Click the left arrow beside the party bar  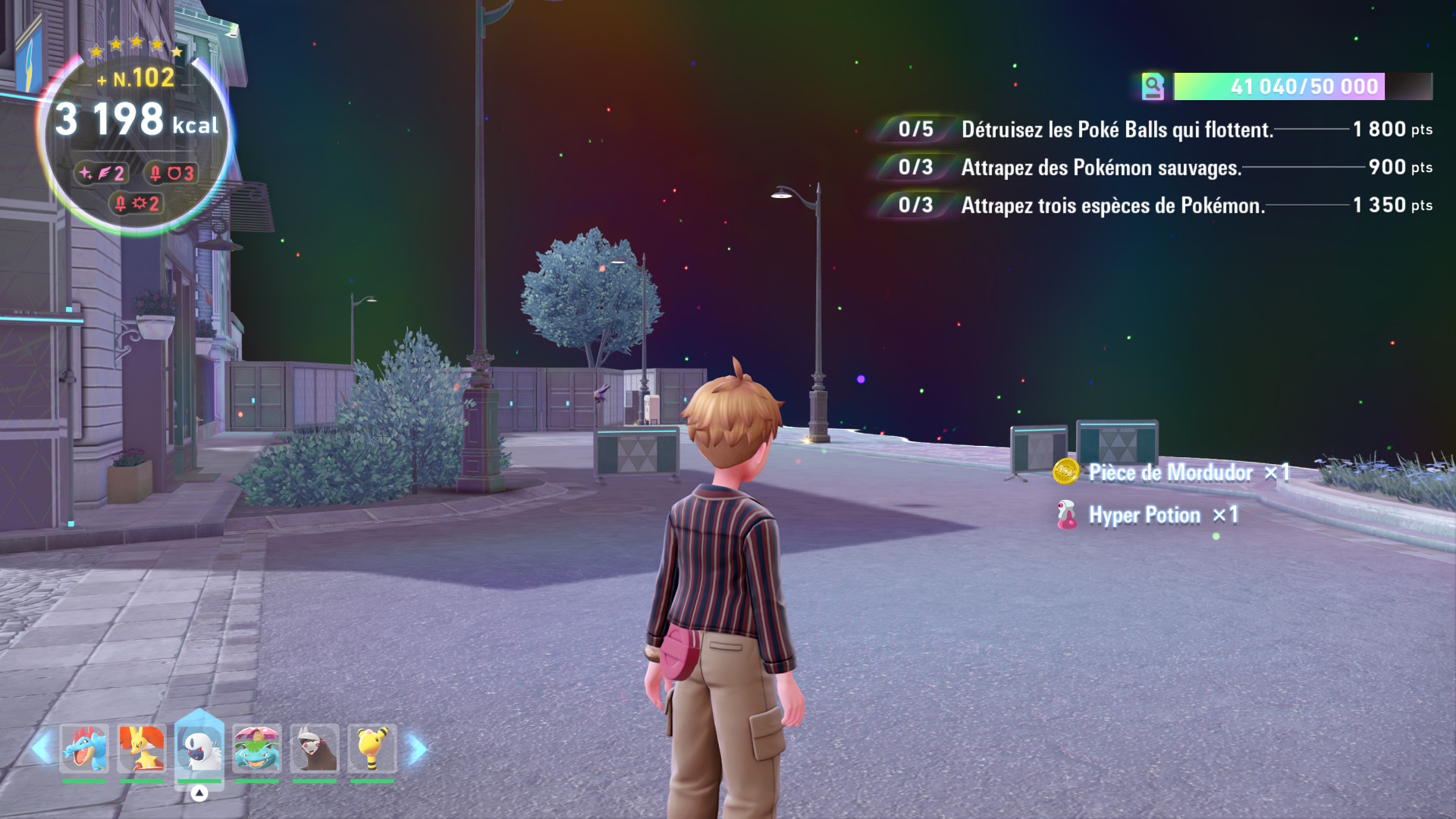[41, 748]
